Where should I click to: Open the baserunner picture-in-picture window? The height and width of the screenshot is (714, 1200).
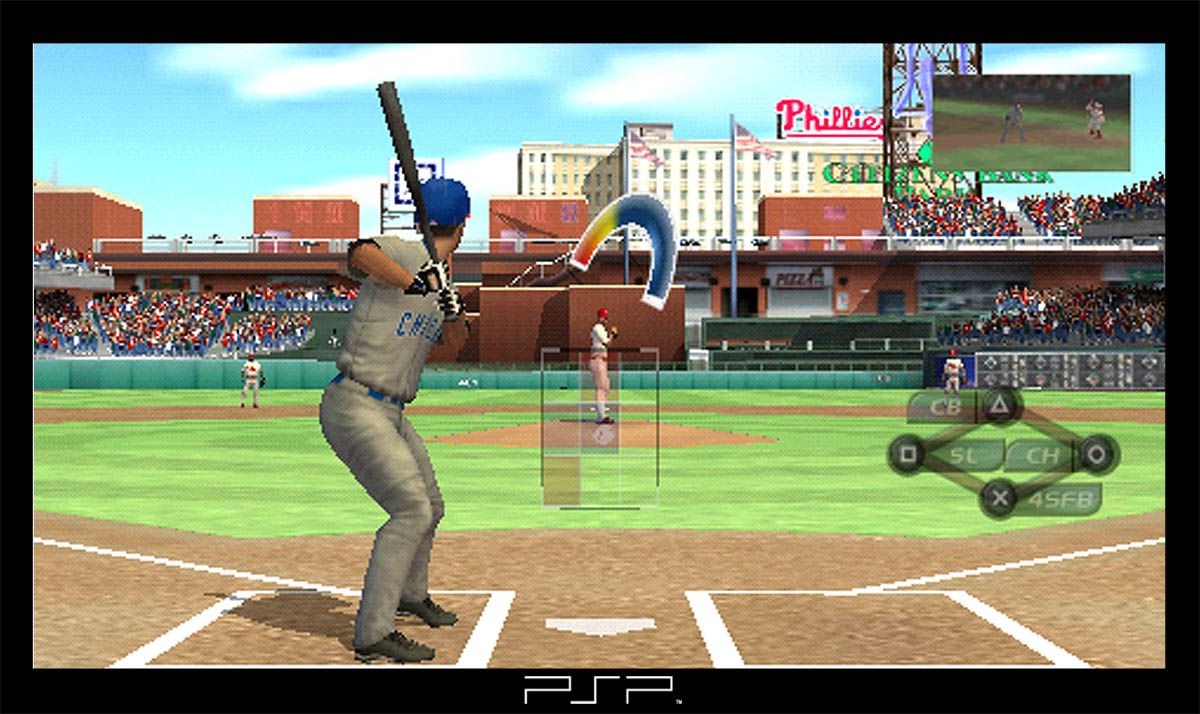point(1031,122)
